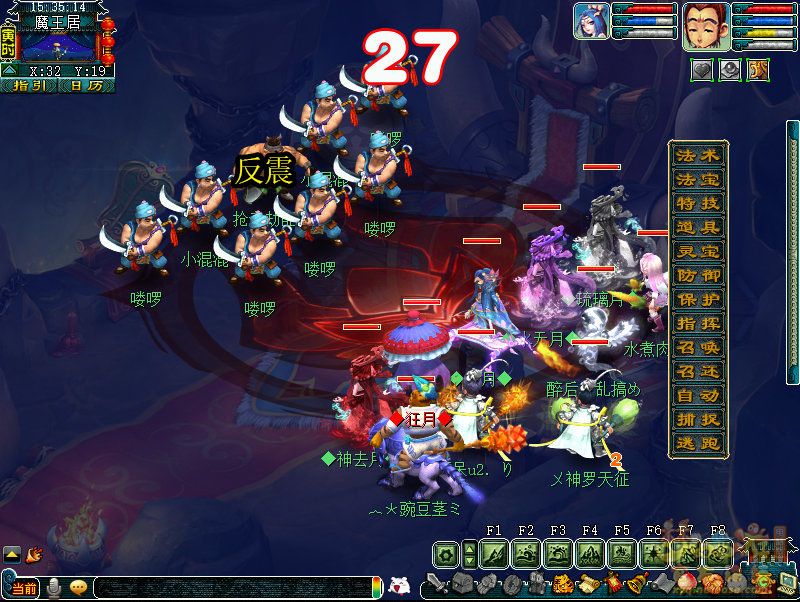Select the 特技 (Special Skill) command
The height and width of the screenshot is (602, 800).
tap(698, 204)
